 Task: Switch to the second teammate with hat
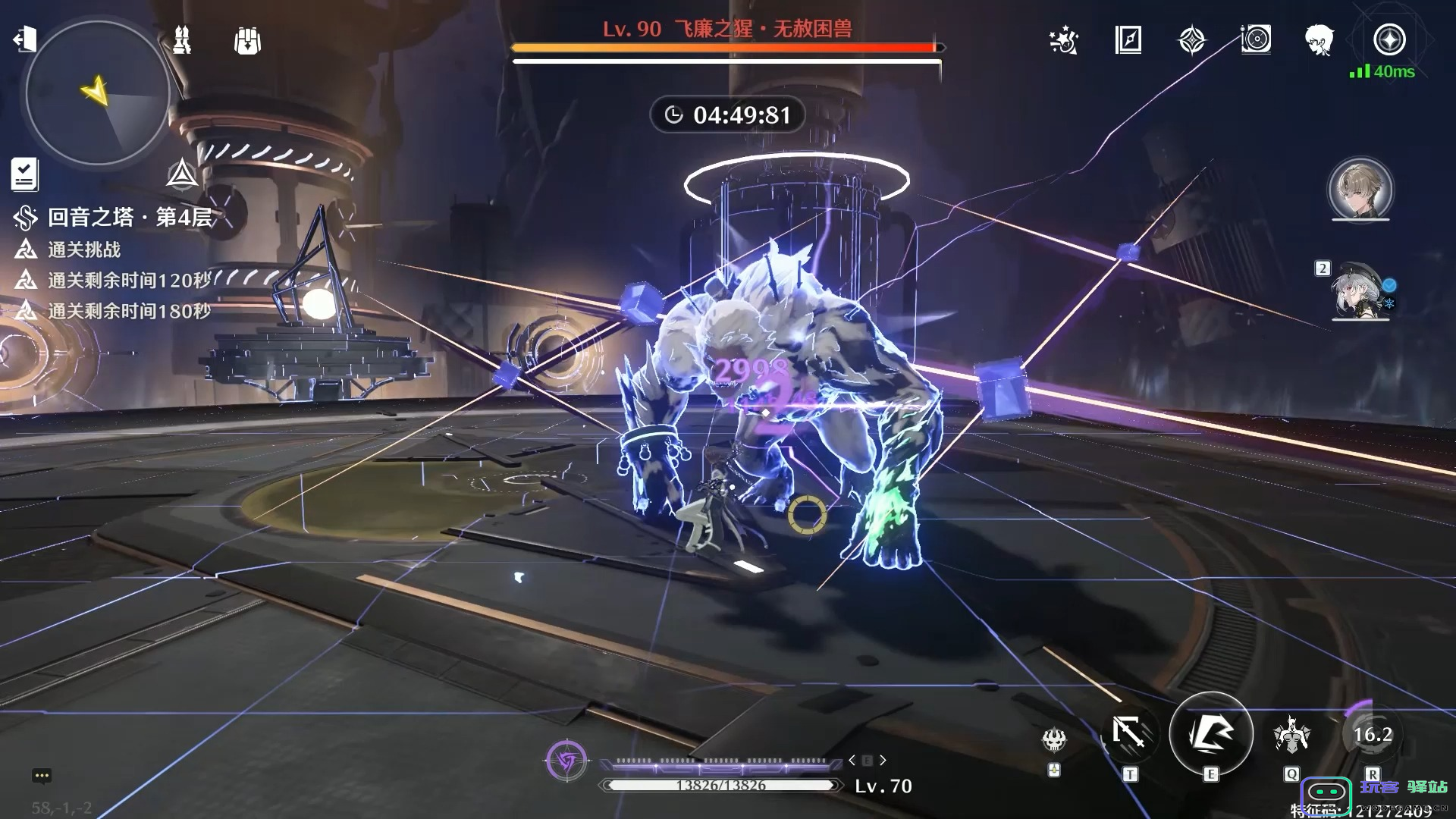click(x=1361, y=291)
